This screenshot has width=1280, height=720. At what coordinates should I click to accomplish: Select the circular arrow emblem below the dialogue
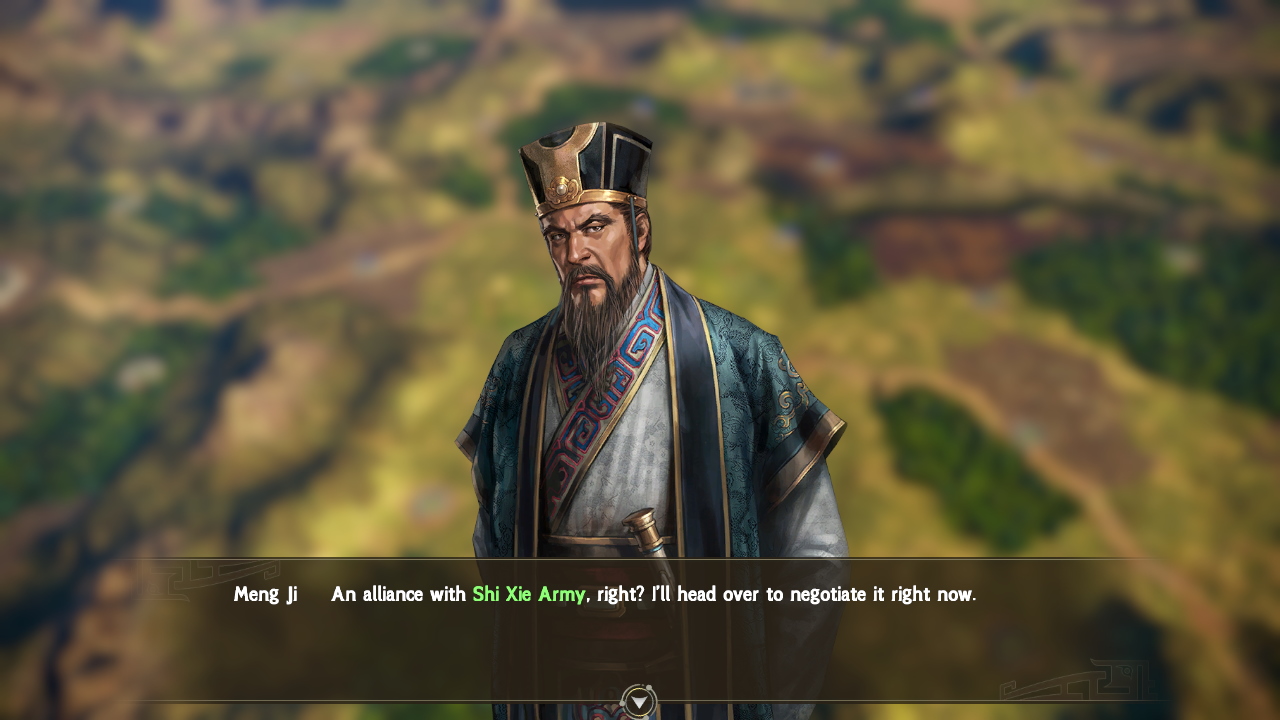pyautogui.click(x=640, y=701)
